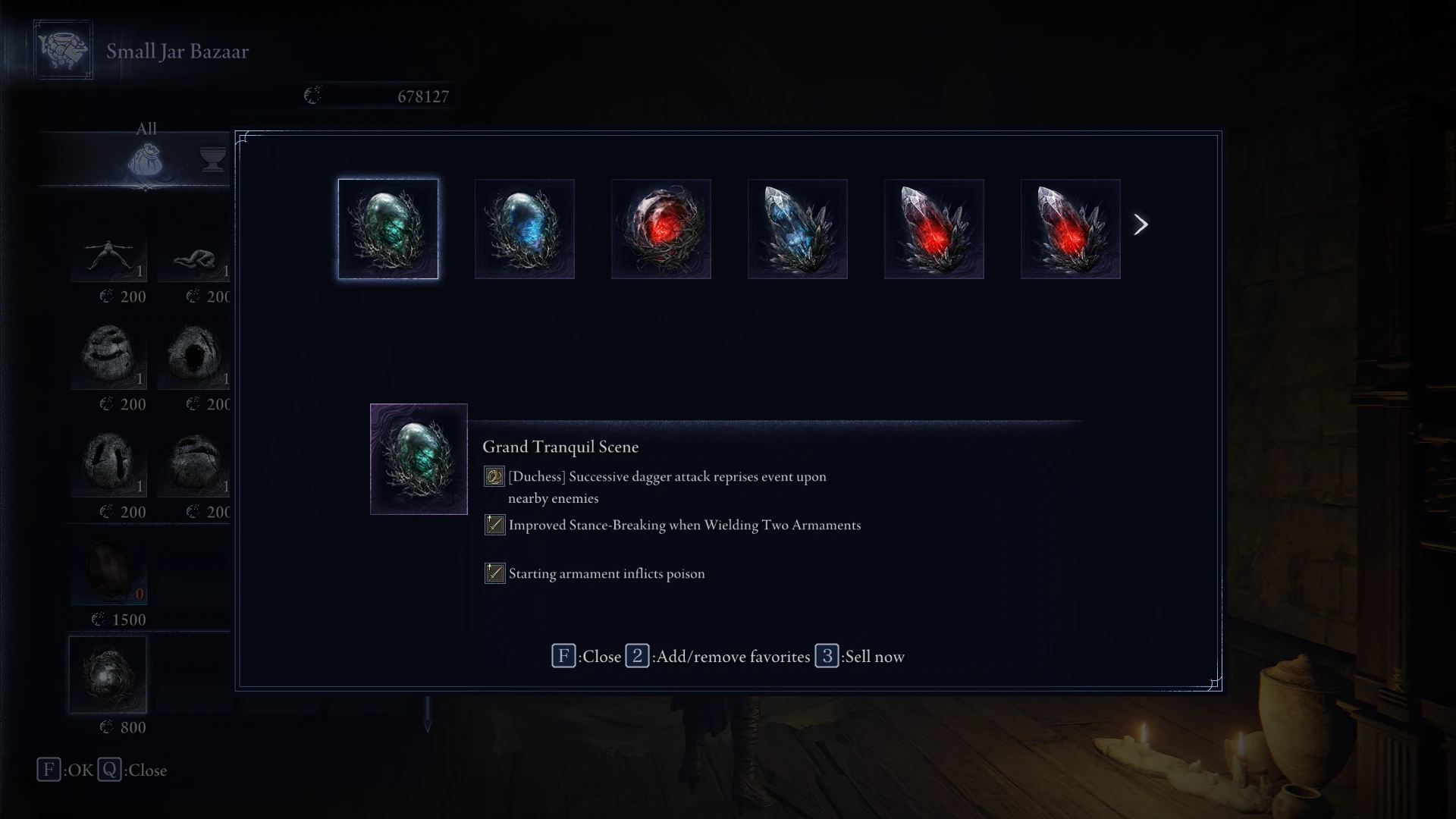Show next relics with the right arrow

coord(1141,224)
